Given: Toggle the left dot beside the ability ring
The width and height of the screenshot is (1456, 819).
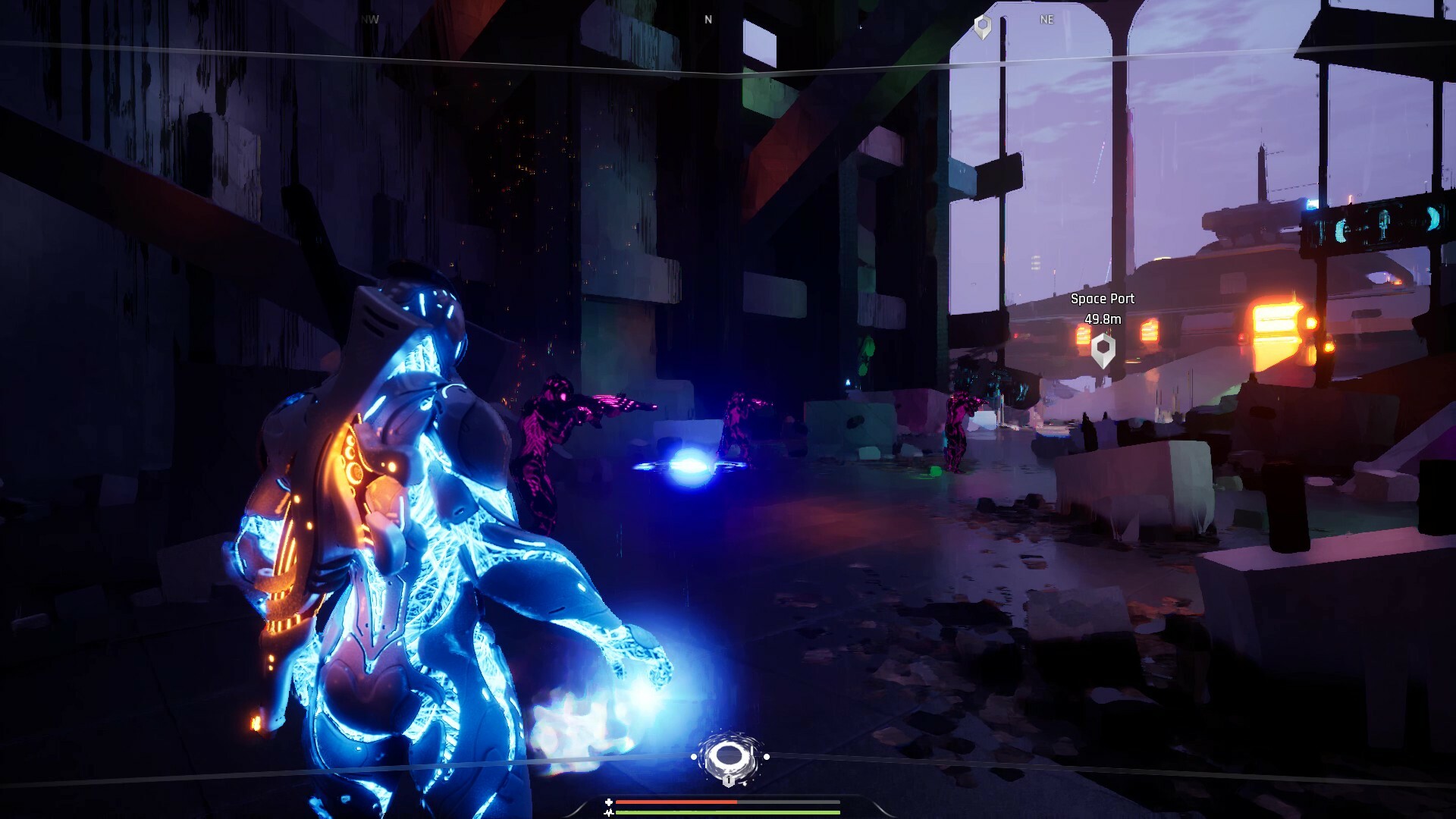Looking at the screenshot, I should 694,756.
